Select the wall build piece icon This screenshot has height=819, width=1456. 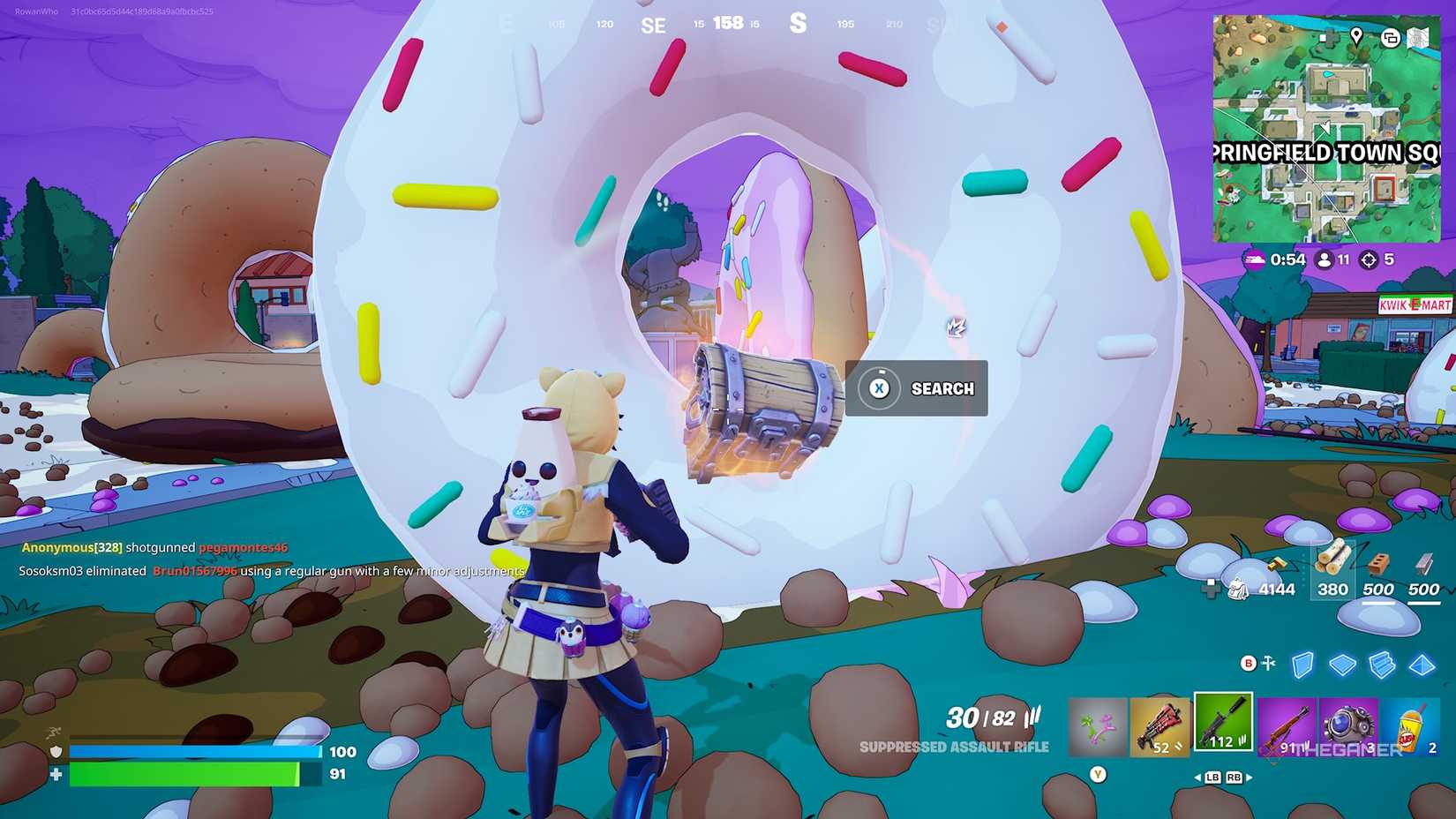click(x=1303, y=664)
